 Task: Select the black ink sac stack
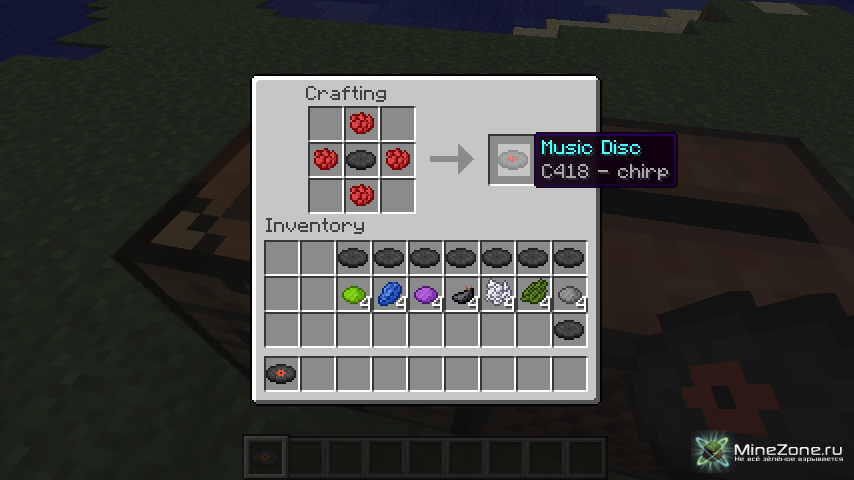point(461,294)
